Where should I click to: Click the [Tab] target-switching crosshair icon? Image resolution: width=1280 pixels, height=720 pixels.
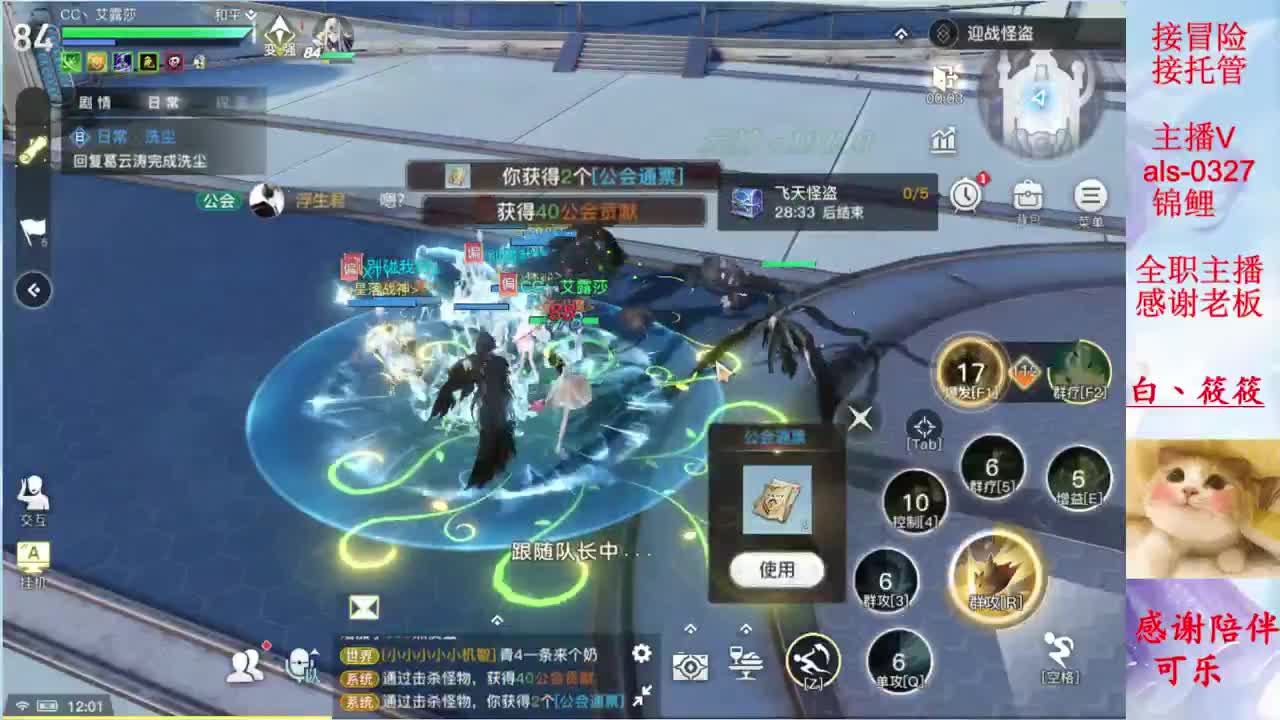(922, 424)
